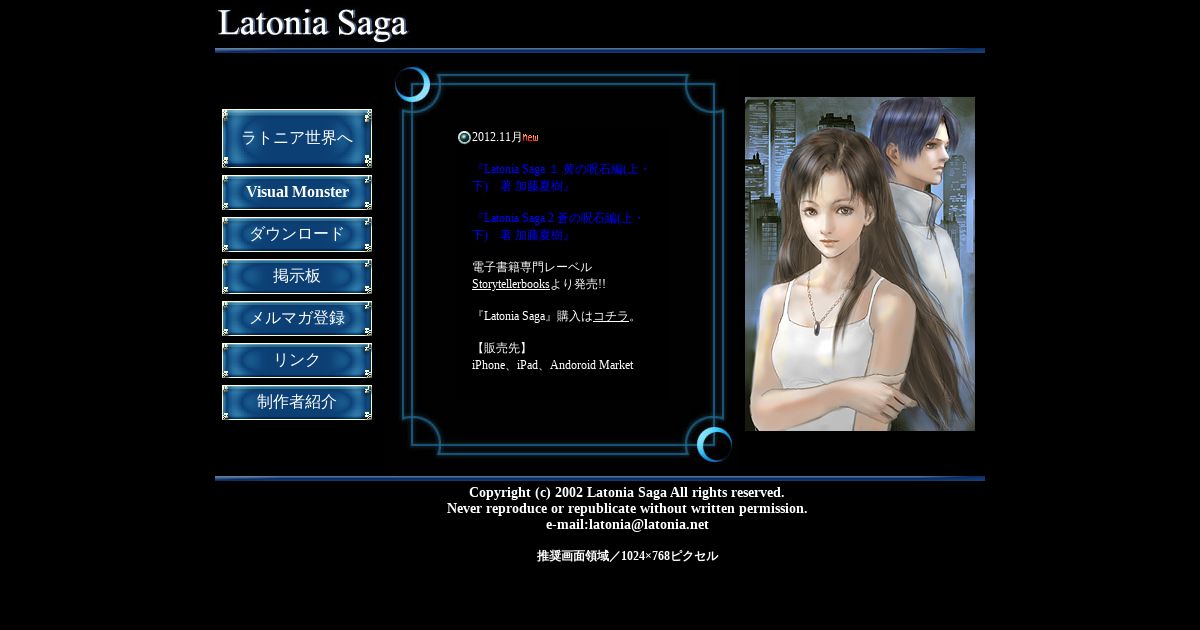Show the 制作者紹介 page
This screenshot has width=1200, height=630.
(x=297, y=402)
